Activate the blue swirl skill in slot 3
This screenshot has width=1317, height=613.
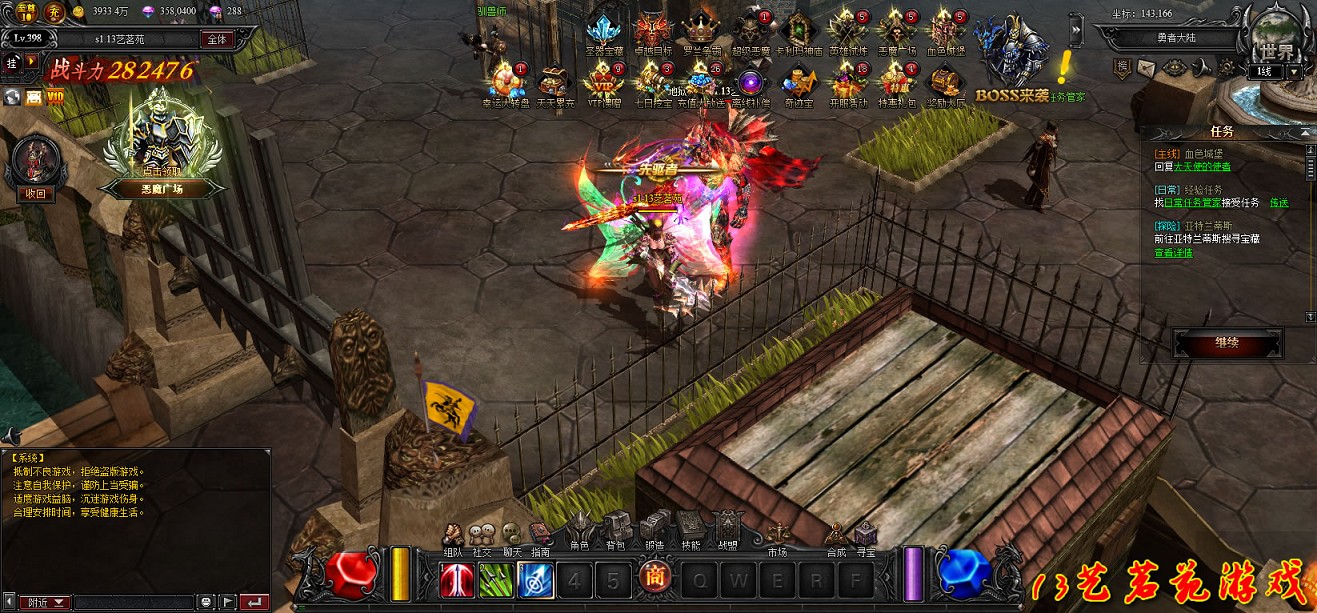click(535, 580)
